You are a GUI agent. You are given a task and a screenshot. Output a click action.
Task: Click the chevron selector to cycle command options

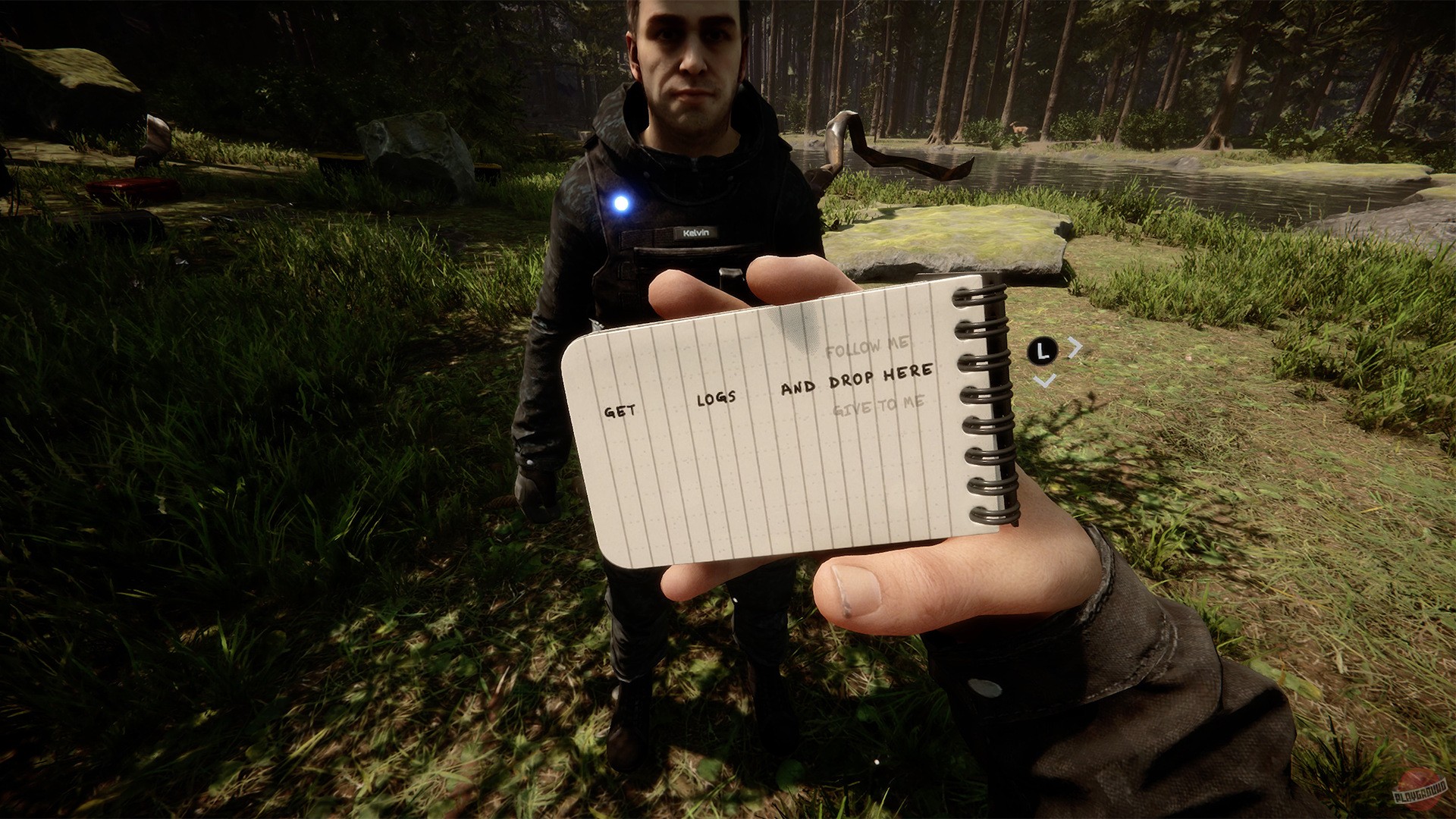1075,347
